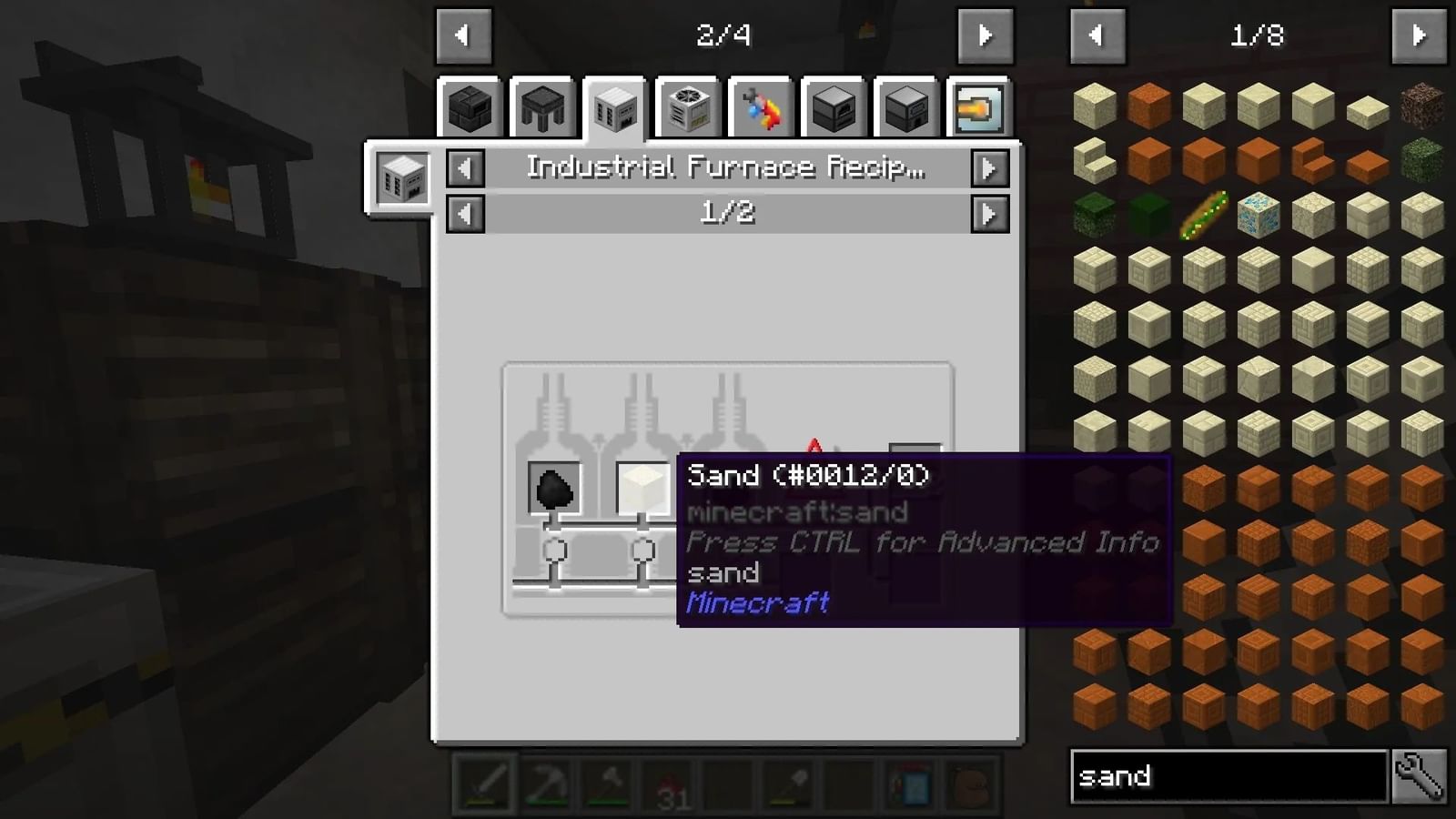Screen dimensions: 1456x819
Task: Click the black table machine recipe tab
Action: (x=542, y=107)
